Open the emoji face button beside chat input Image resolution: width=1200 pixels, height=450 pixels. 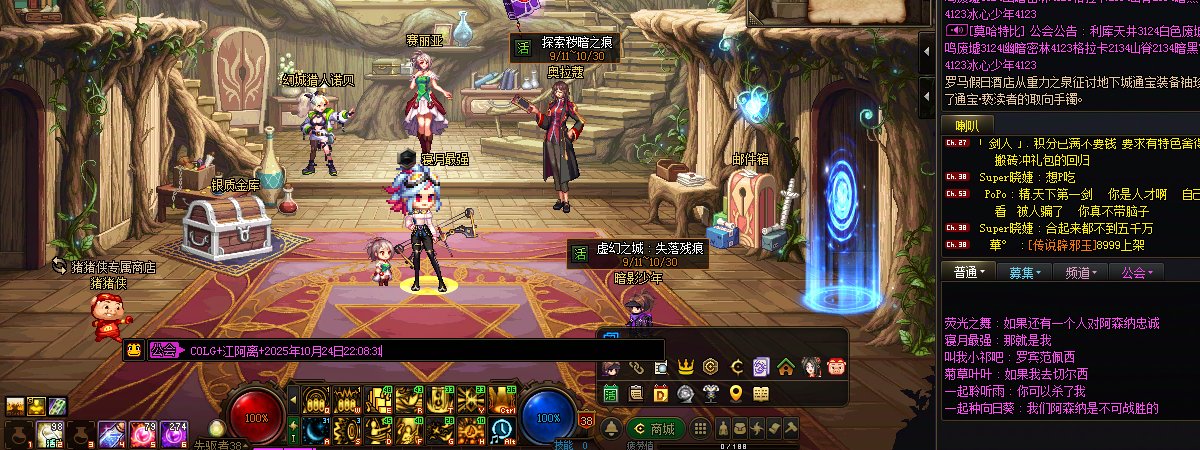click(x=133, y=350)
